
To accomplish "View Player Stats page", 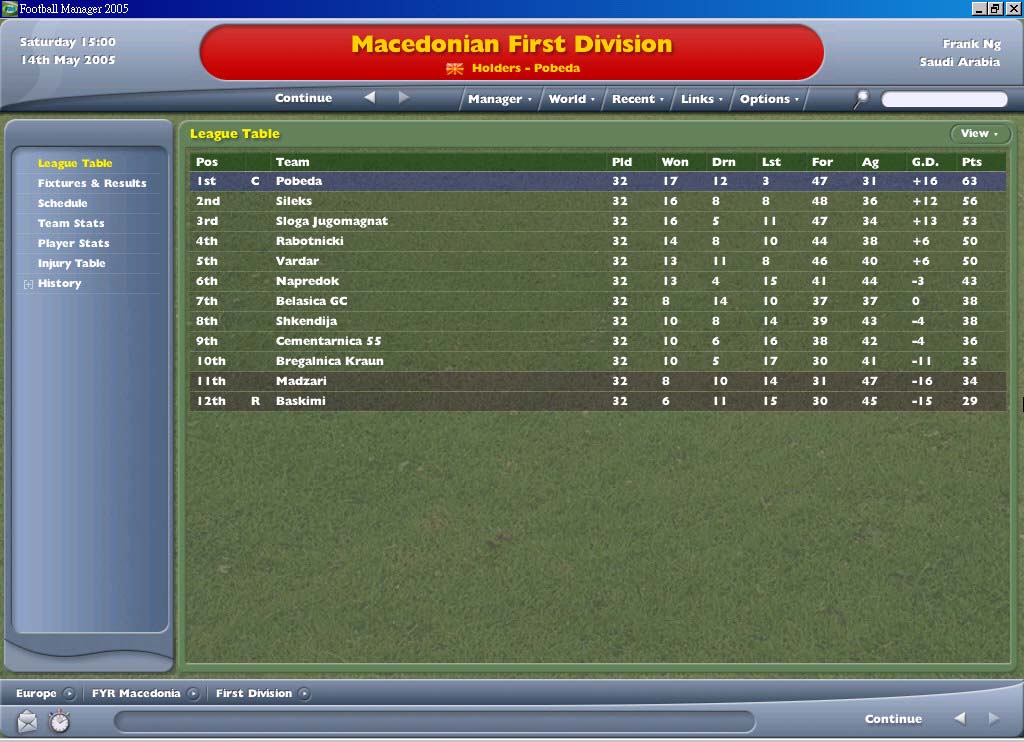I will coord(74,243).
